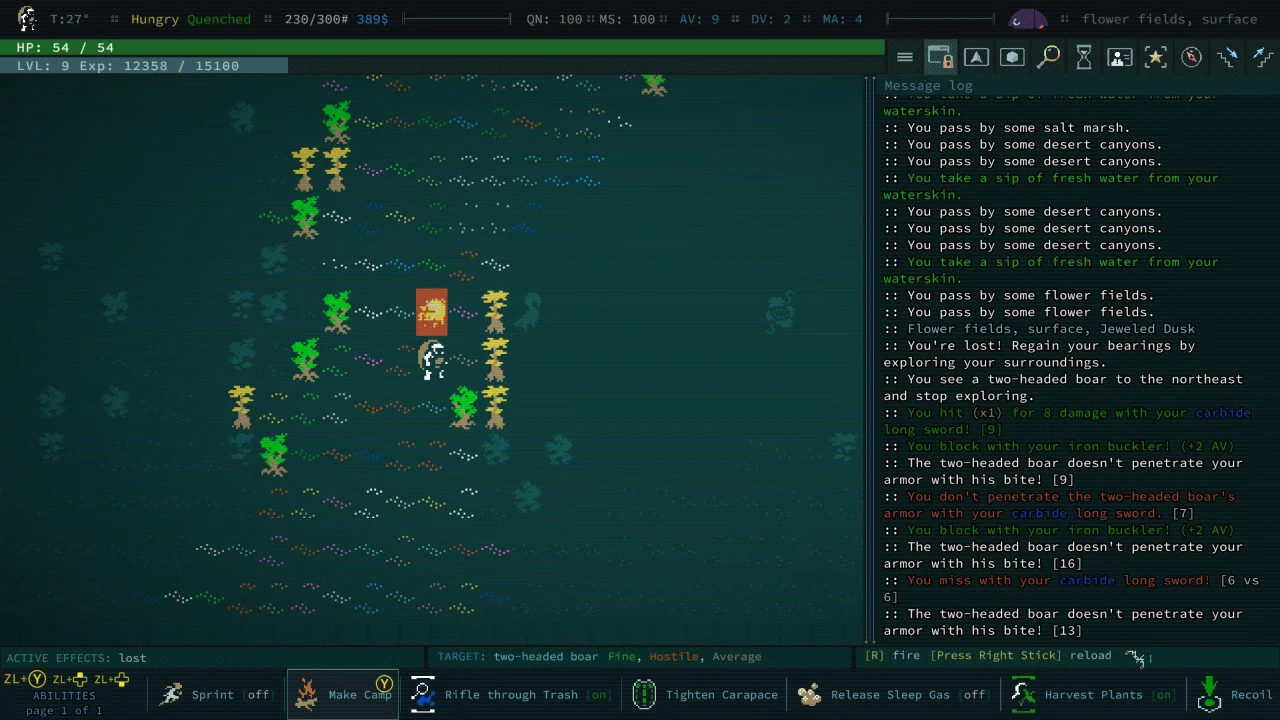Image resolution: width=1280 pixels, height=720 pixels.
Task: Select the highlighted lock overlay icon
Action: pos(940,57)
